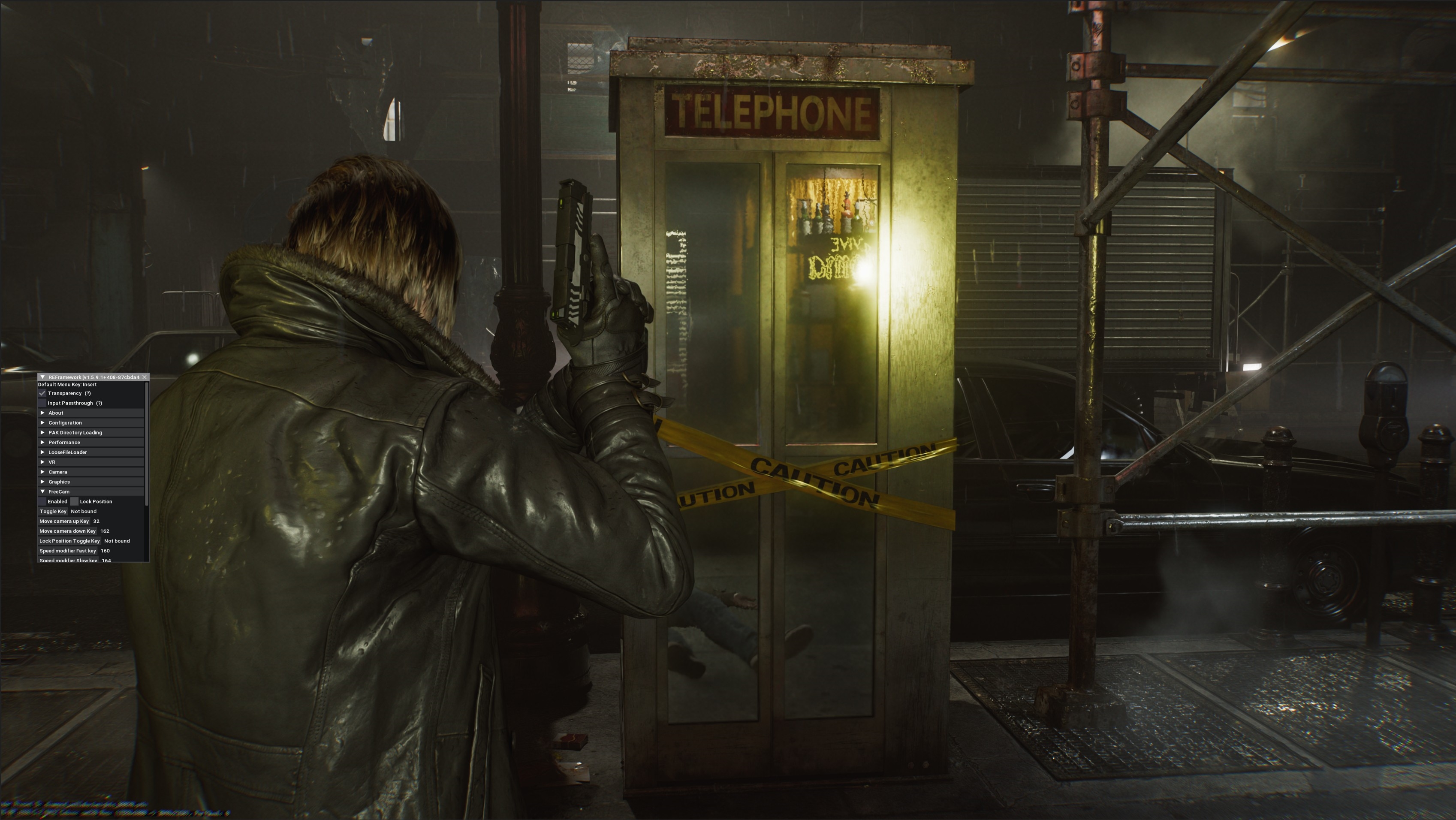The image size is (1456, 820).
Task: Change the Speed modifier Fast key
Action: click(x=68, y=551)
